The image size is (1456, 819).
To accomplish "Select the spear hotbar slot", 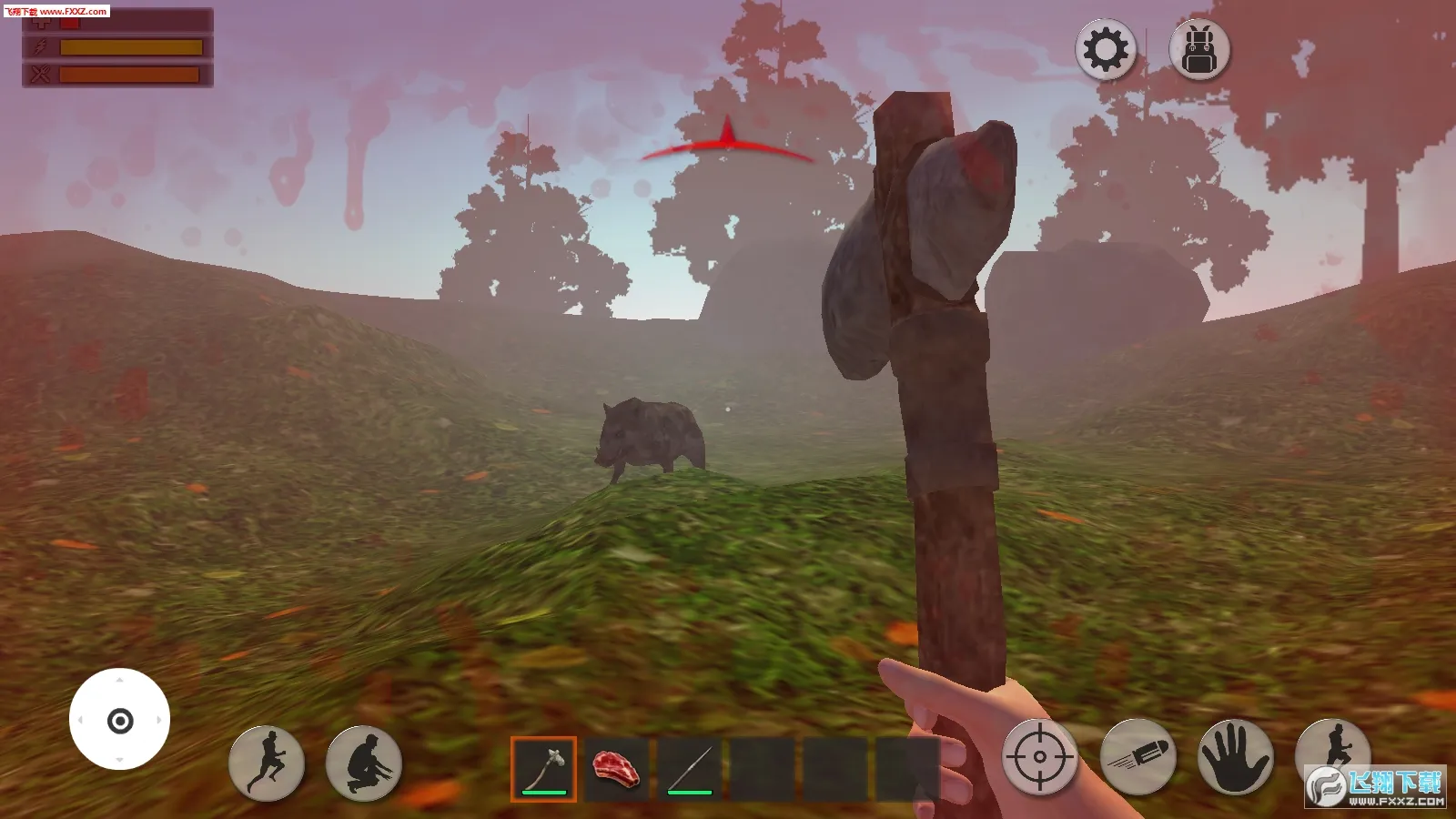I will click(x=690, y=769).
